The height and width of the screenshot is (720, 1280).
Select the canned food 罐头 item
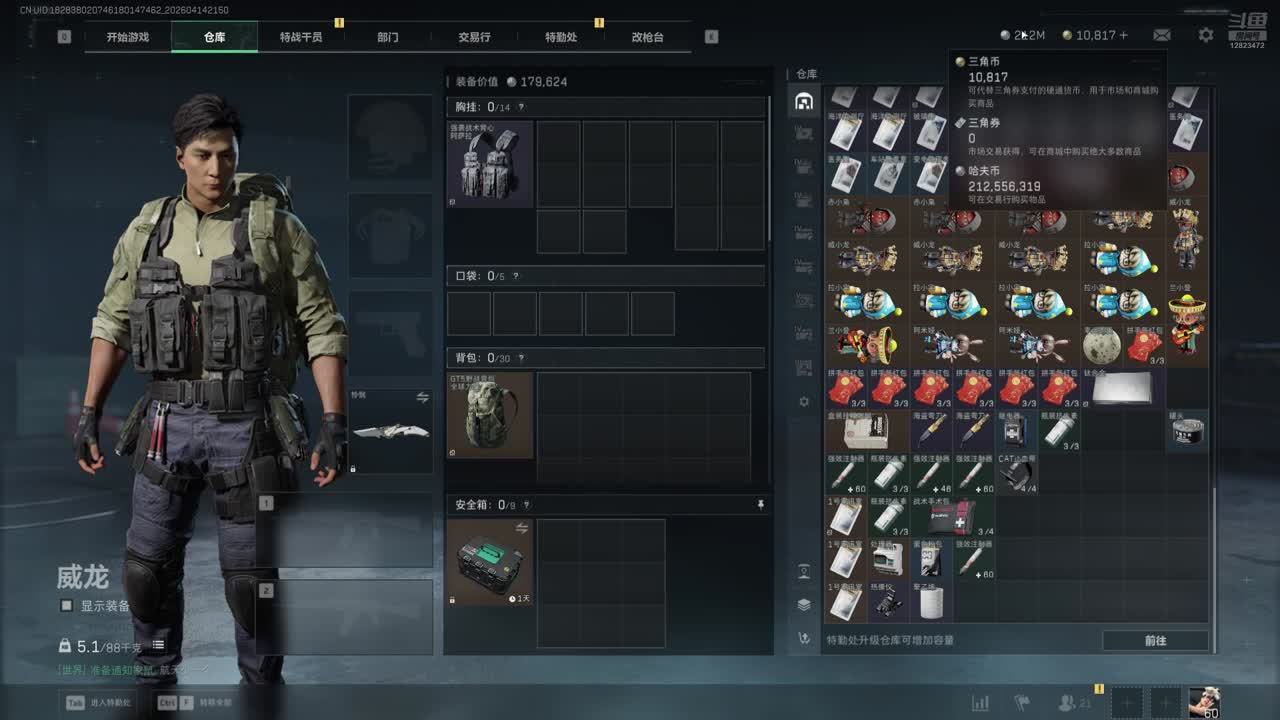[x=1187, y=429]
